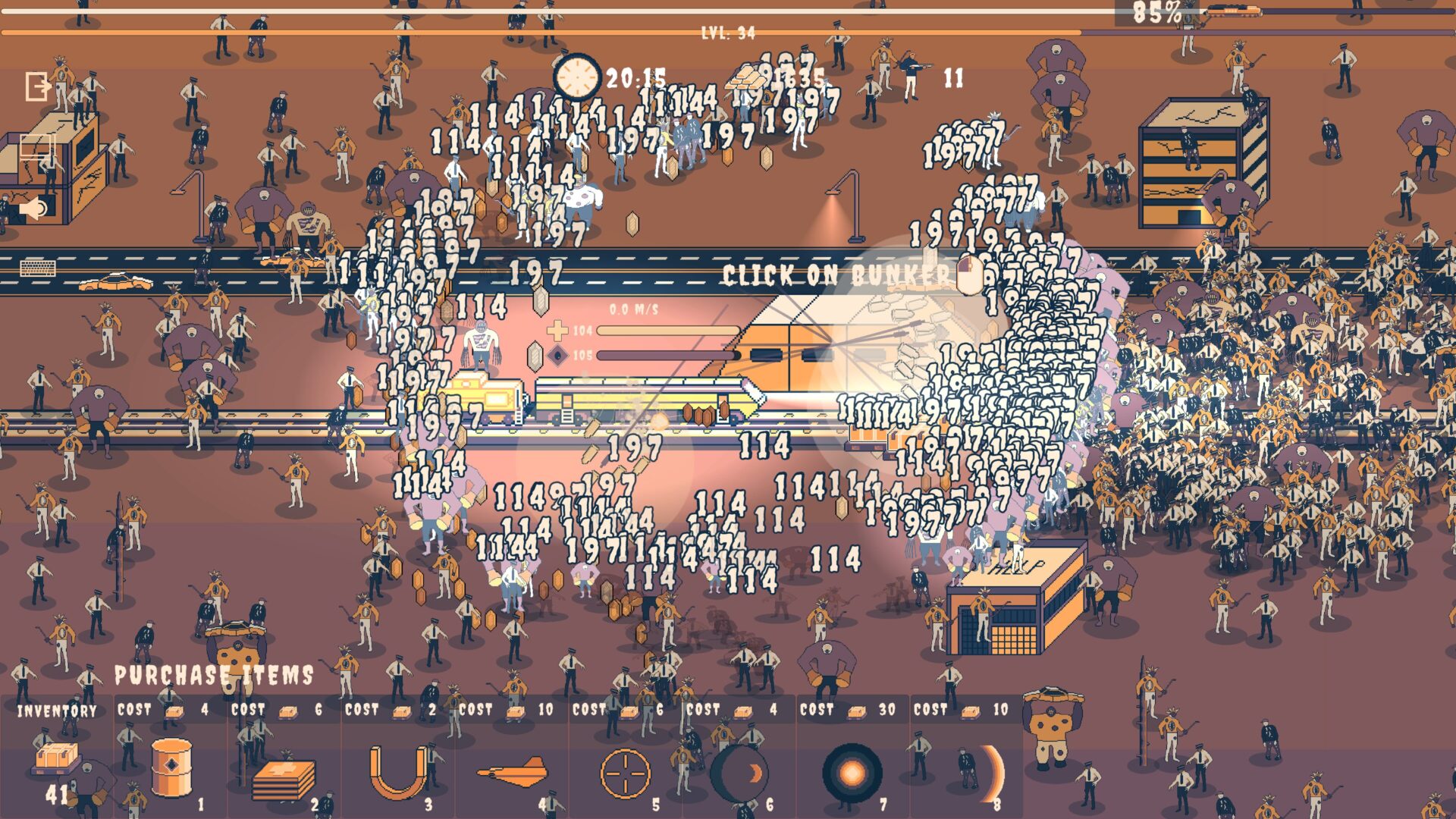This screenshot has width=1456, height=819.
Task: Buy the glowing orb item costing 30
Action: (x=852, y=773)
